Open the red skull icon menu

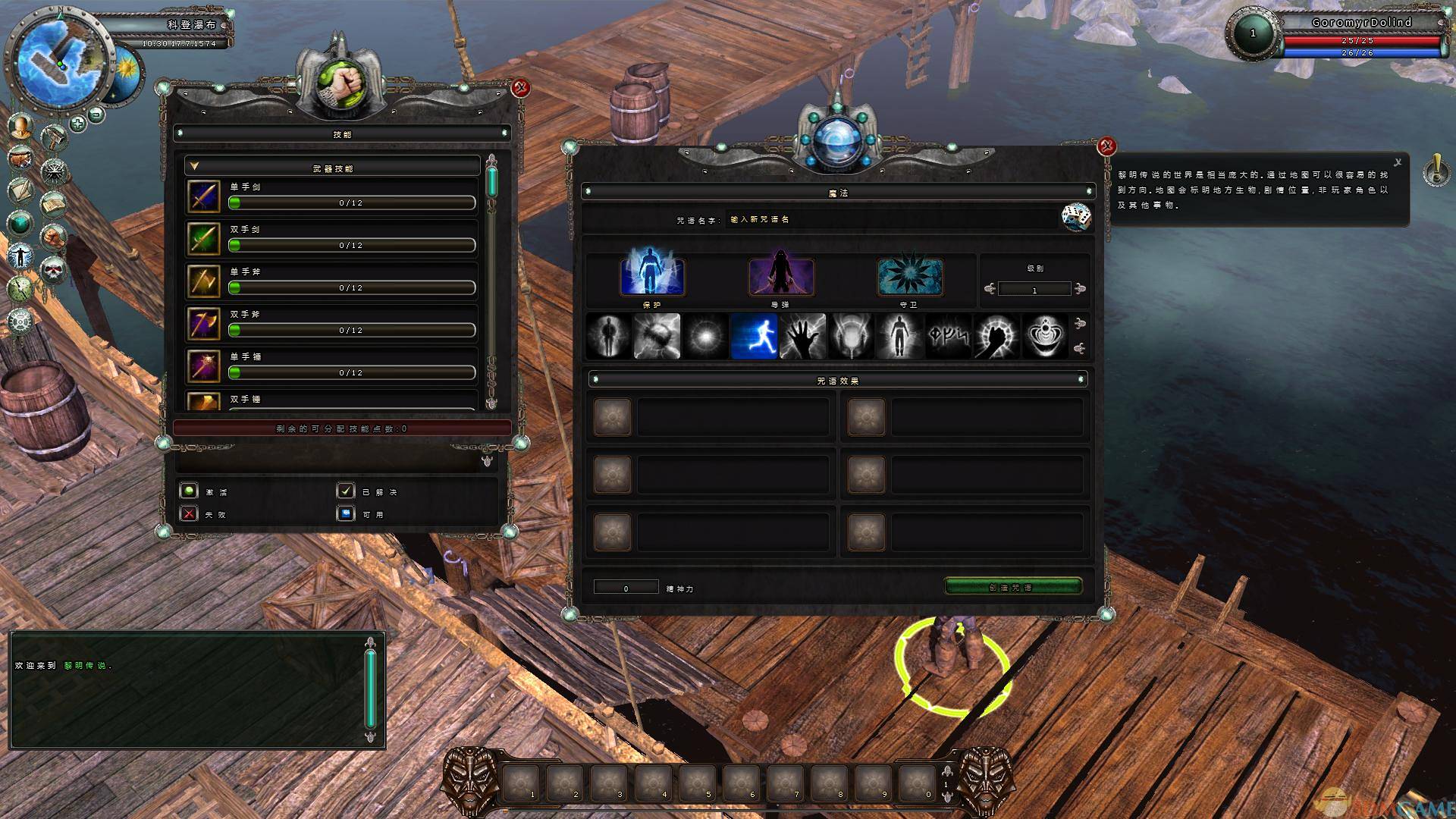[x=53, y=269]
